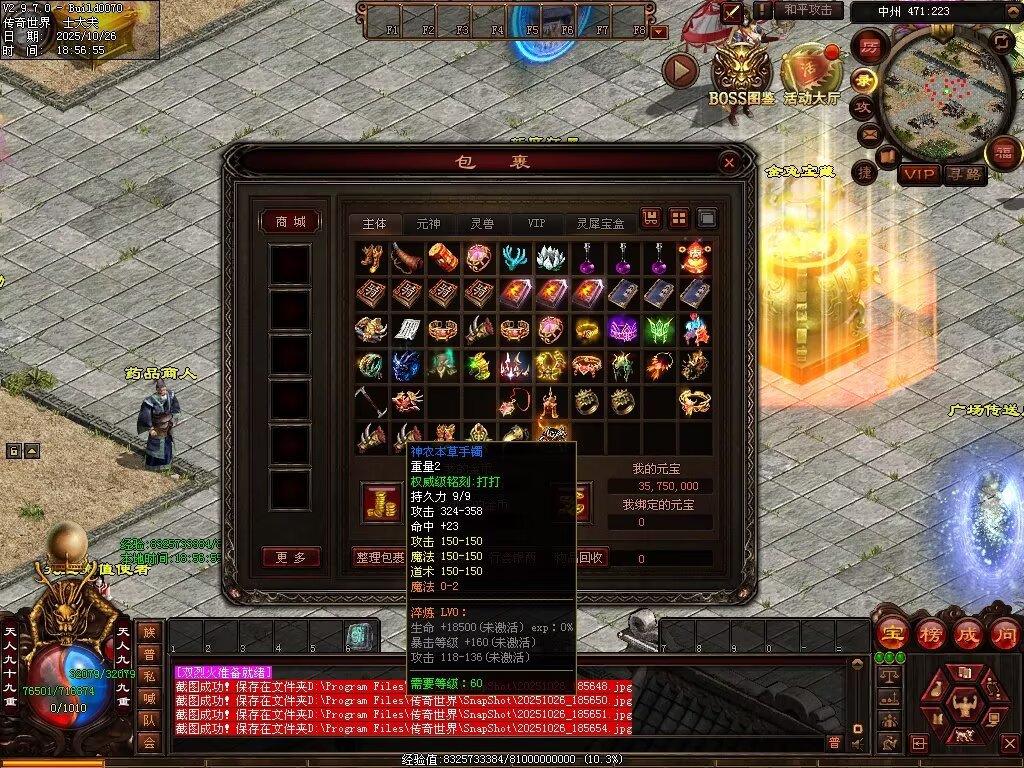
Task: Select the pickaxe item slot
Action: click(370, 402)
